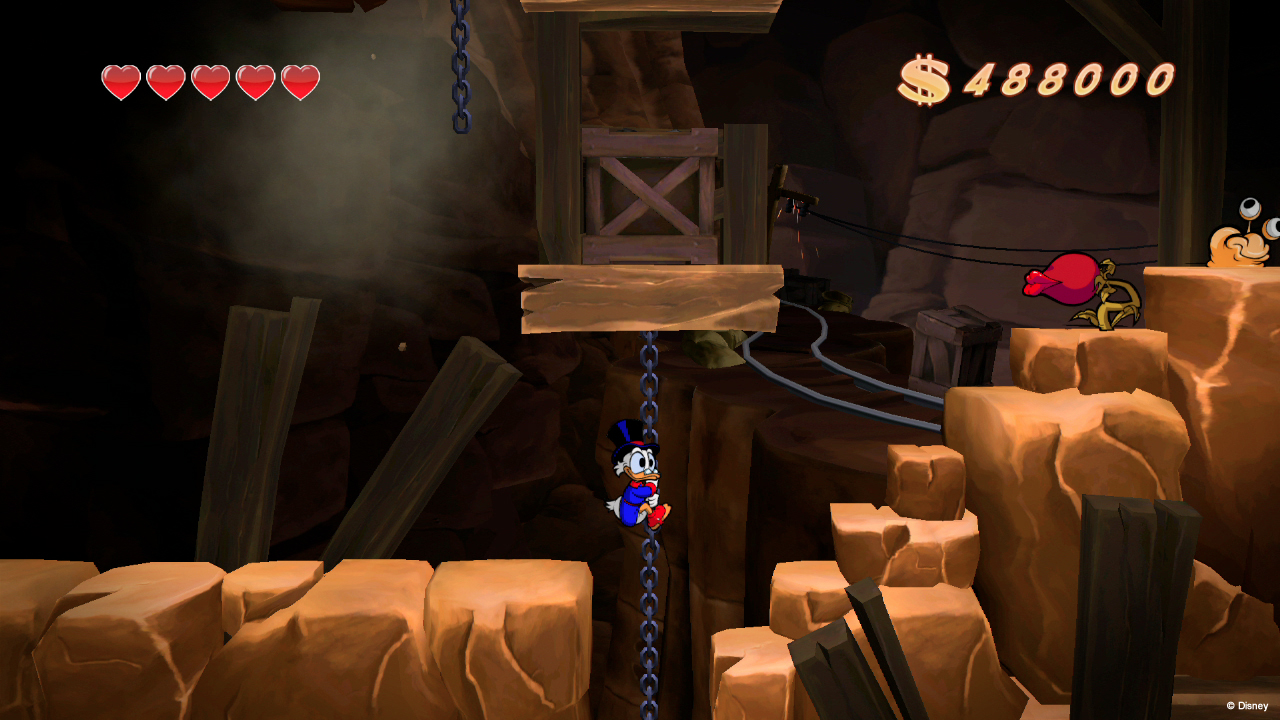Click the wooden plank platform above Scrooge
This screenshot has width=1280, height=720.
650,295
